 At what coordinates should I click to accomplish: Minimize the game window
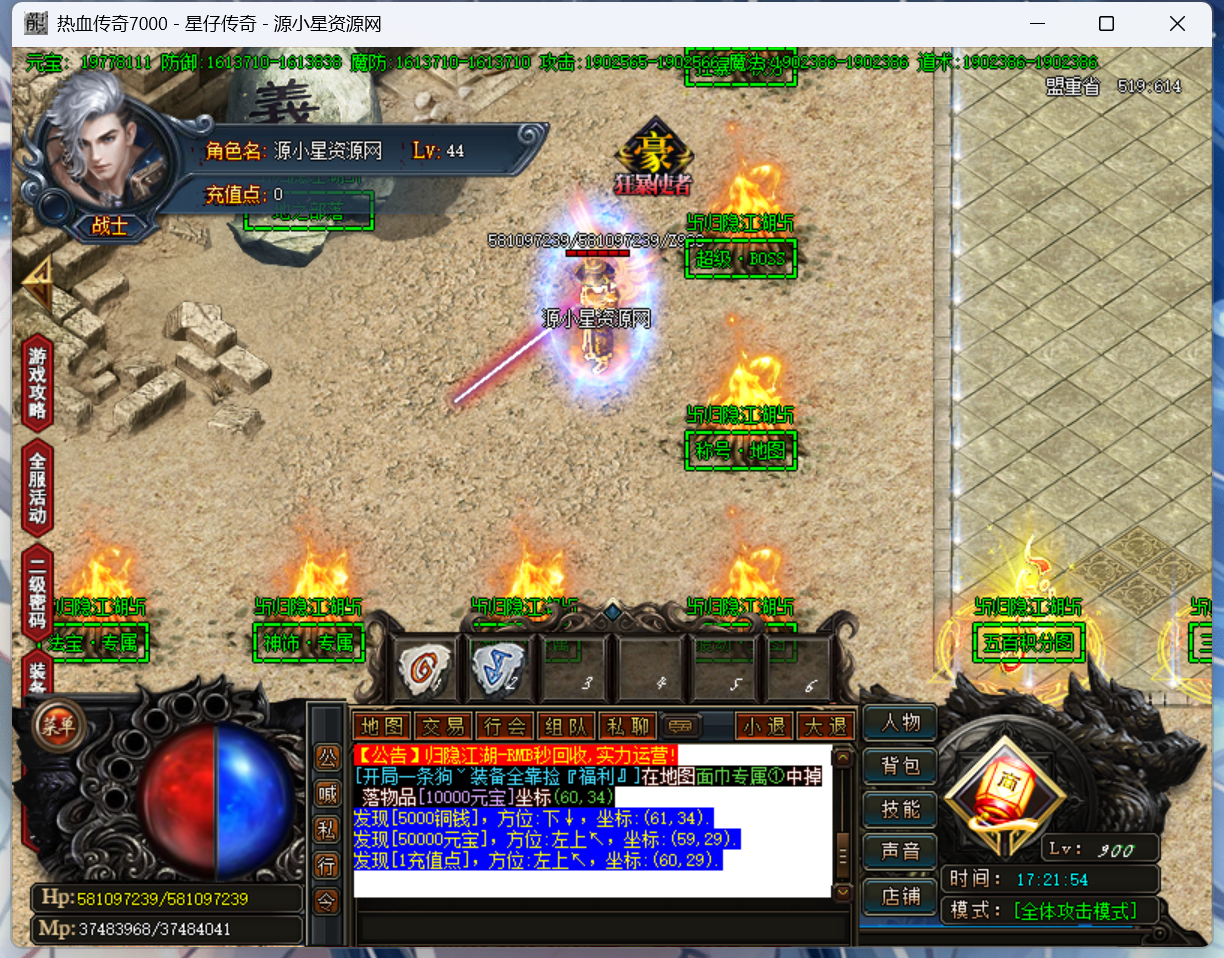tap(1035, 24)
